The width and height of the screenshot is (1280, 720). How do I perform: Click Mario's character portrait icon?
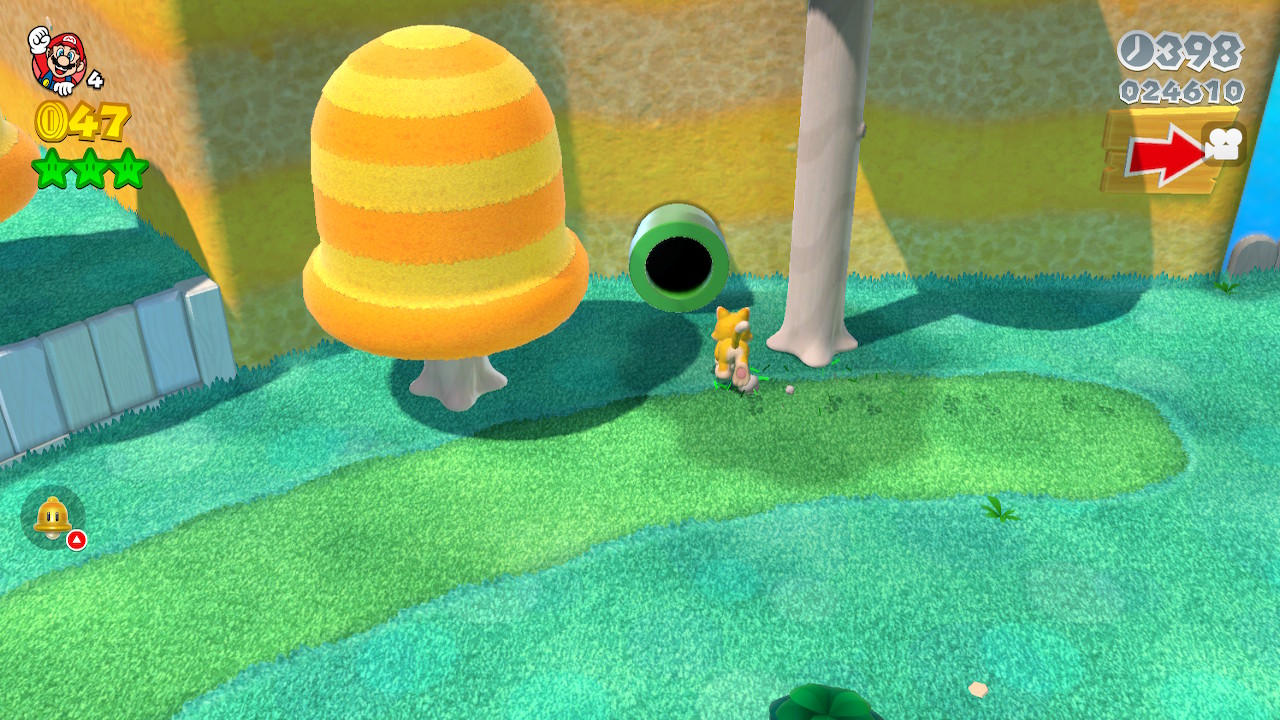tap(58, 58)
